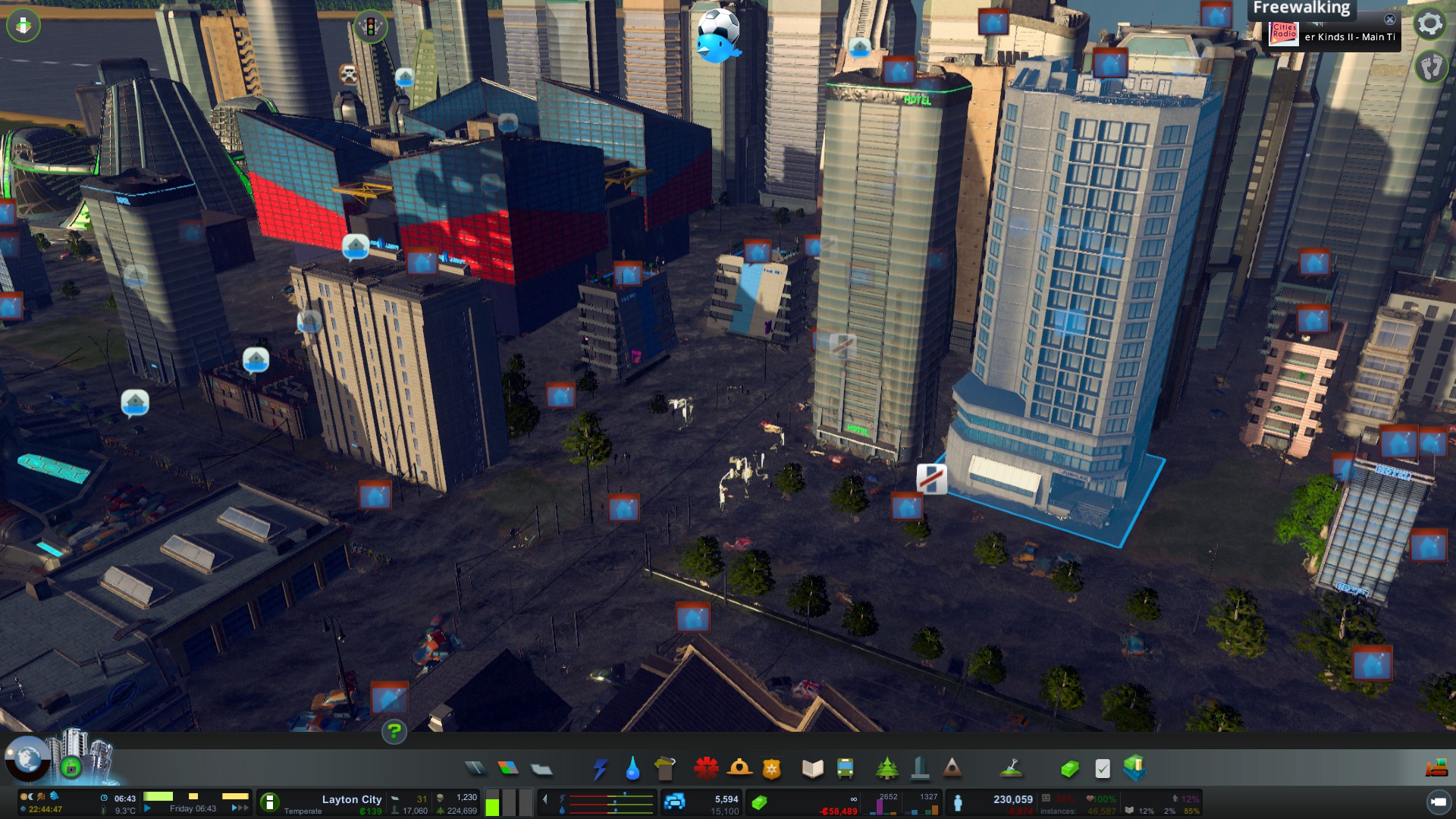Open the Landscaping shovel menu
1456x819 pixels.
(1012, 769)
